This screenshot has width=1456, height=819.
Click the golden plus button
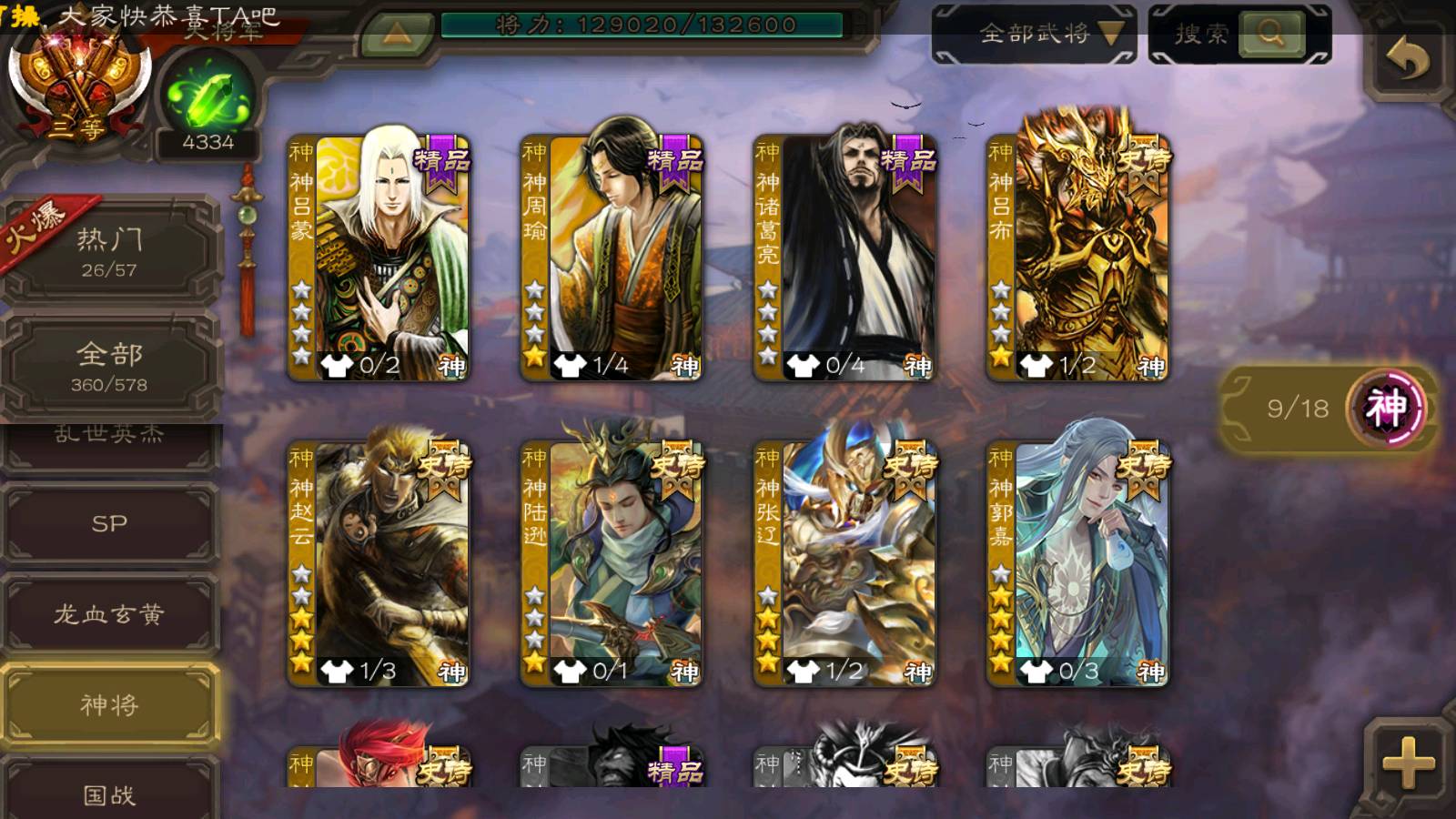[x=1408, y=763]
